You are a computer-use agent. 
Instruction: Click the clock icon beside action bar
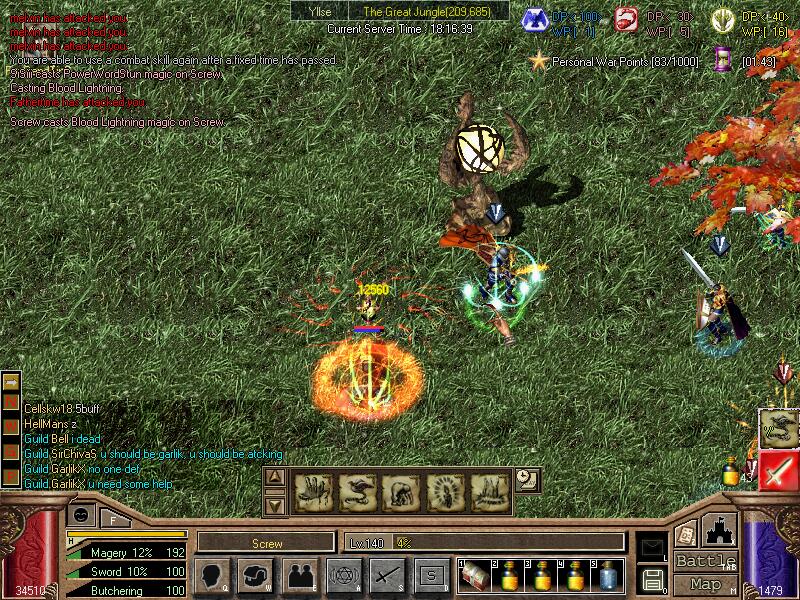[527, 481]
